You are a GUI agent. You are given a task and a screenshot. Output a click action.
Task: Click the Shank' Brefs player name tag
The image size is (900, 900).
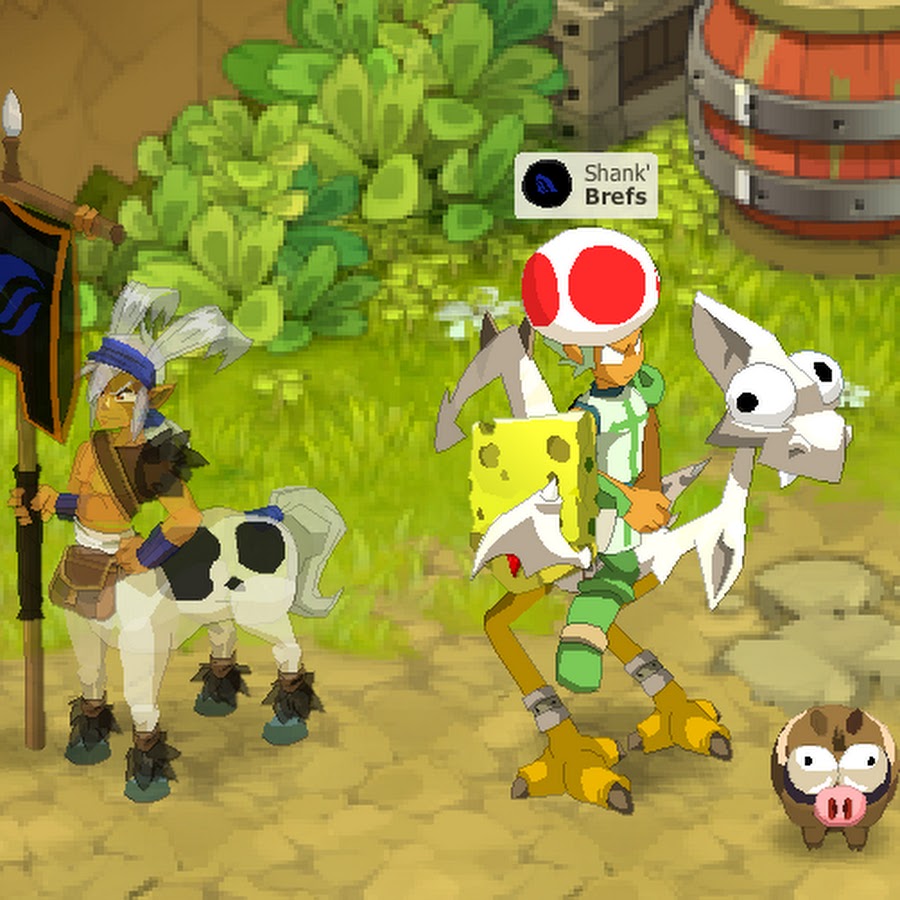coord(614,186)
